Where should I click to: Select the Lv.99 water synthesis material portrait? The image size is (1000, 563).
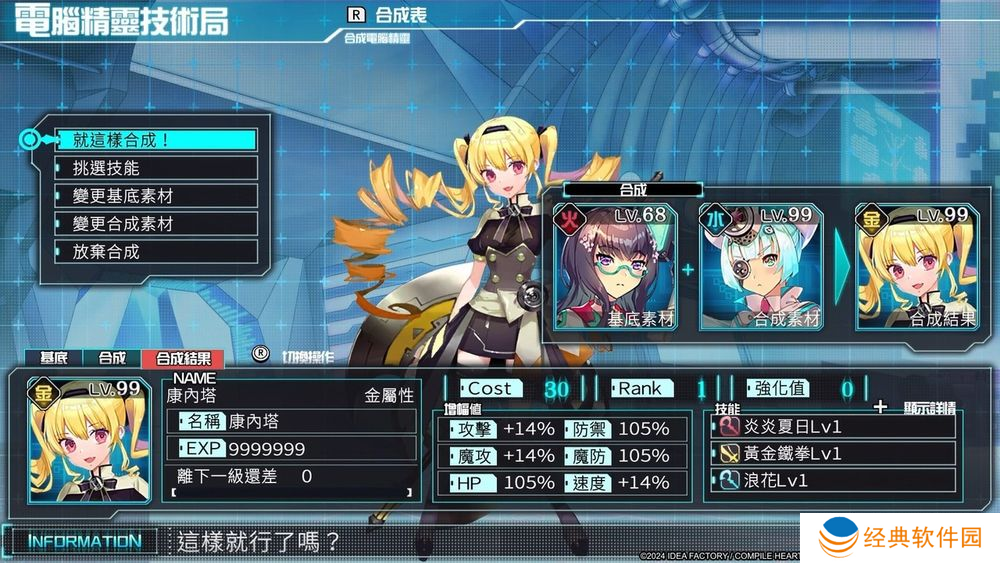pos(762,266)
